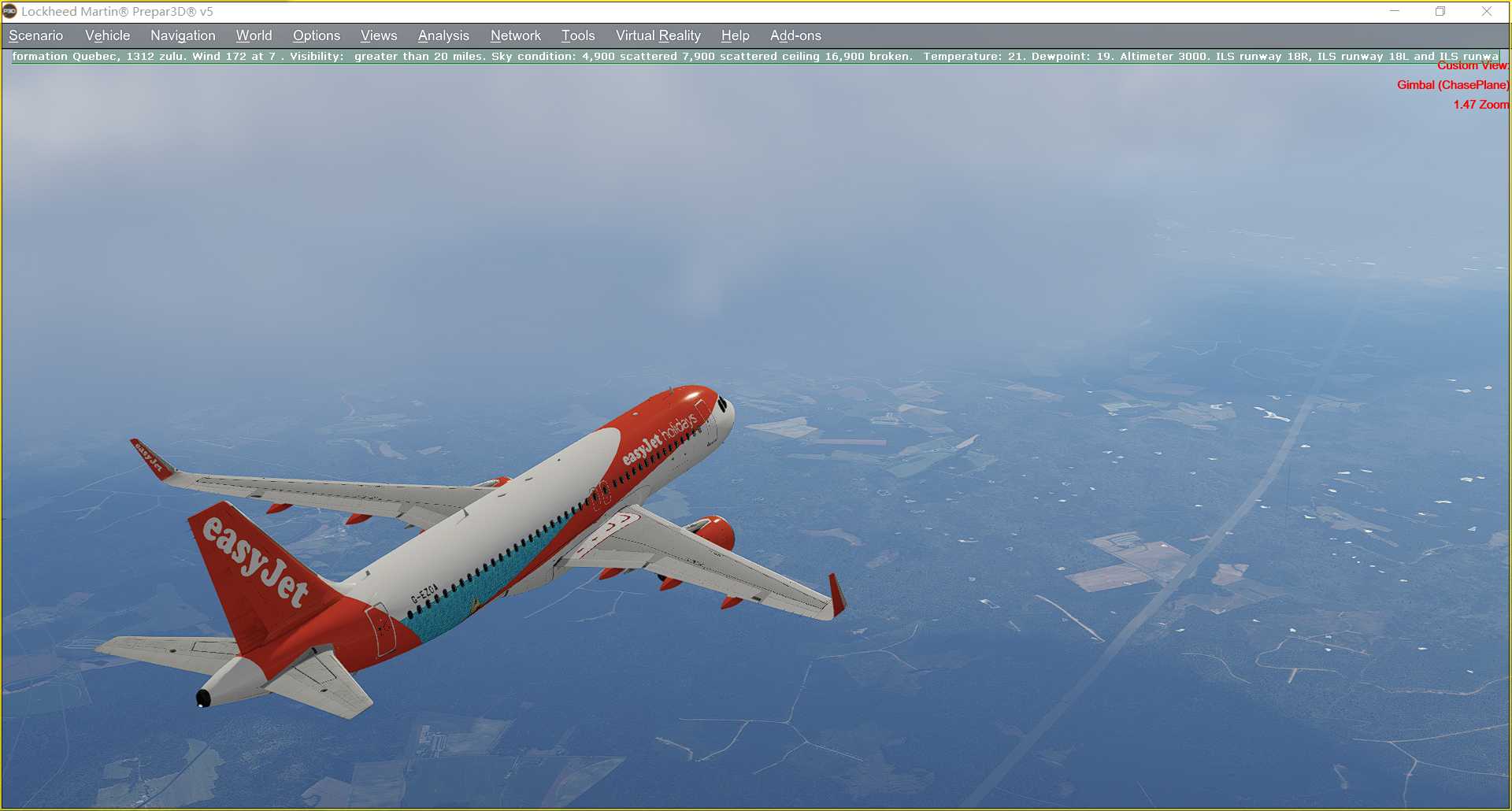Click the red Gimbal (ChasePlane) view label
The height and width of the screenshot is (811, 1512).
point(1453,84)
